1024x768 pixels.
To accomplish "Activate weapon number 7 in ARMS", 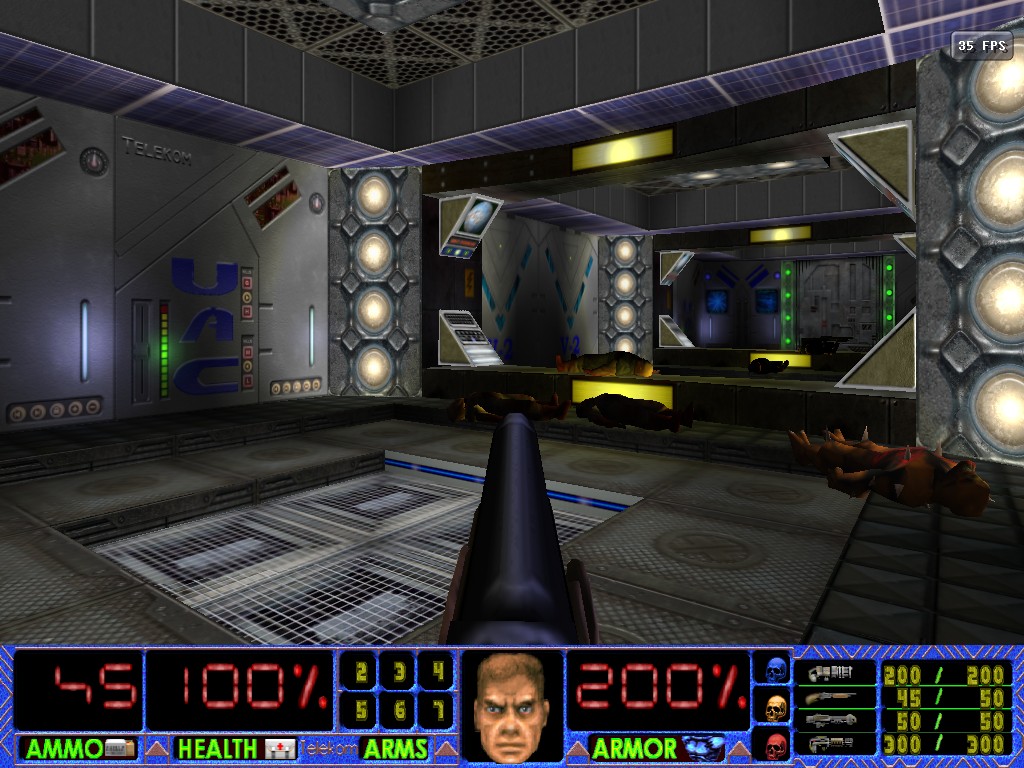I will coord(435,709).
